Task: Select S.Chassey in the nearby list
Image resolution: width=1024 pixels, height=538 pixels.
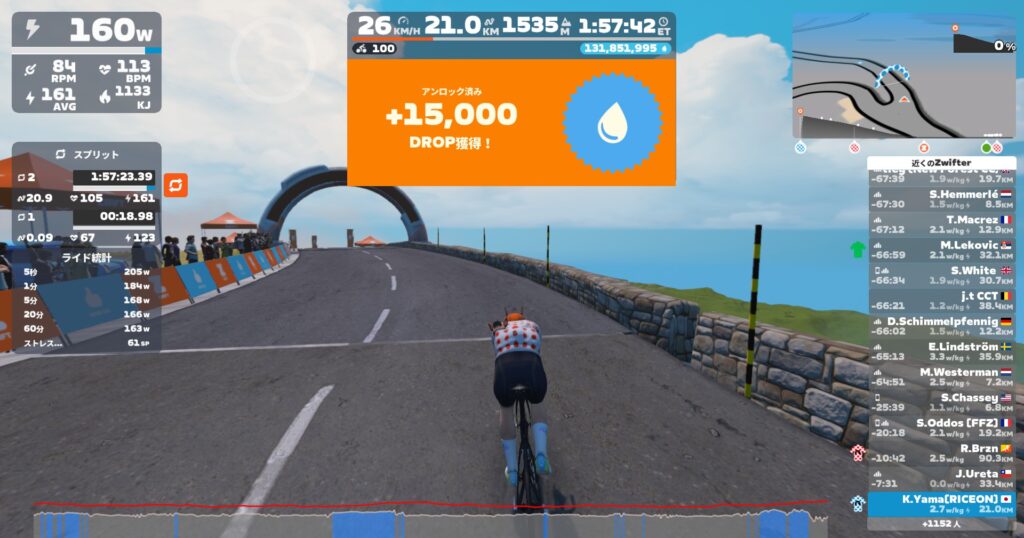Action: point(941,403)
